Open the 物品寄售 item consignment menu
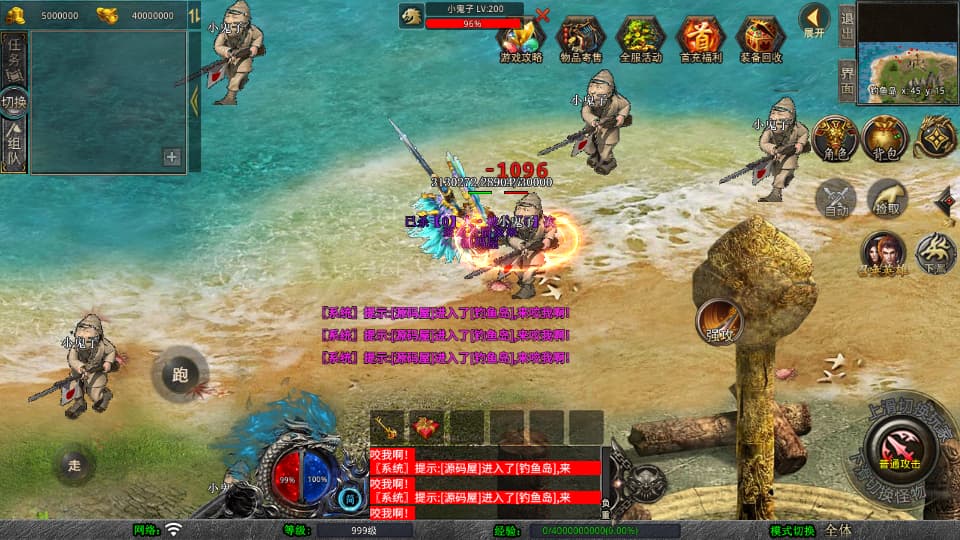Screen dimensions: 960x540 [x=581, y=40]
